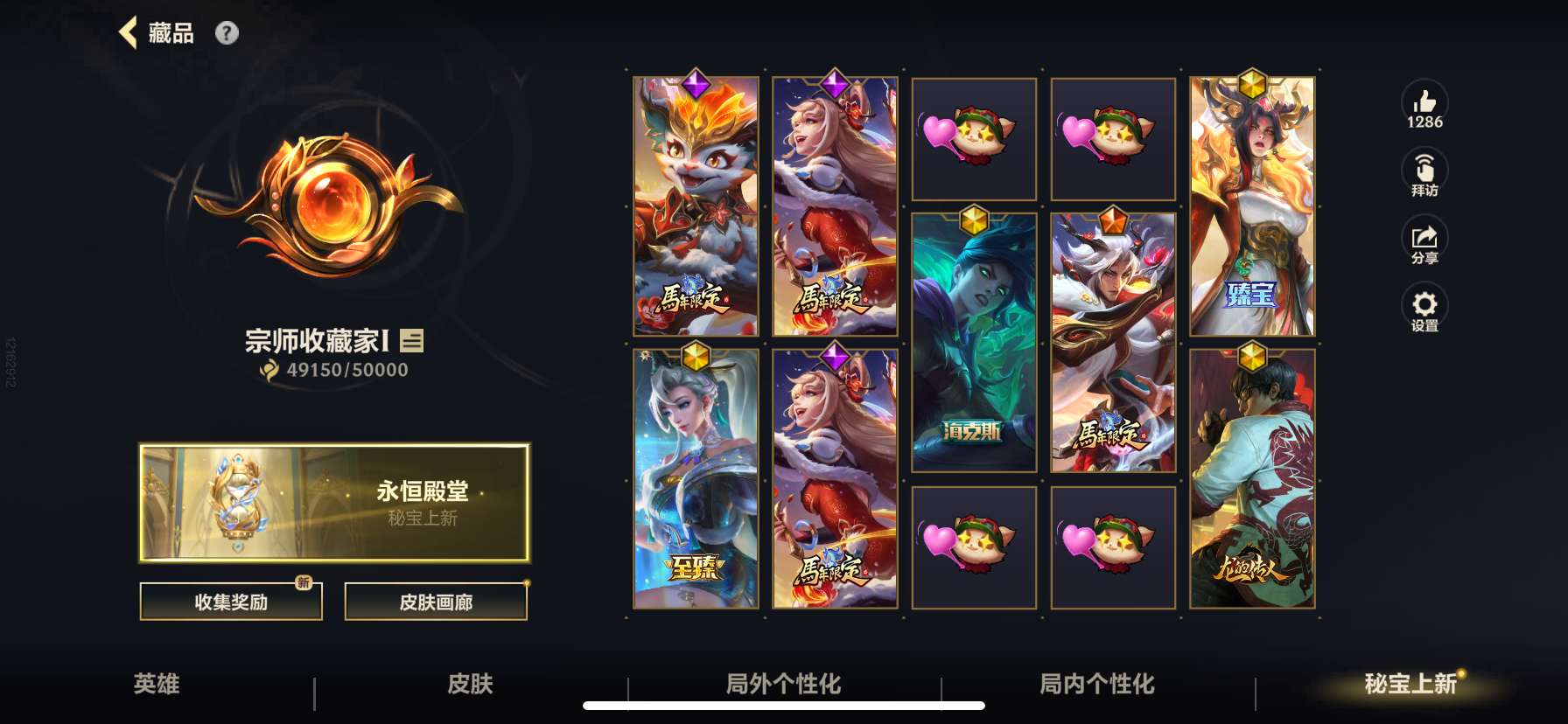Select the 海克斯 skin card

coord(974,341)
